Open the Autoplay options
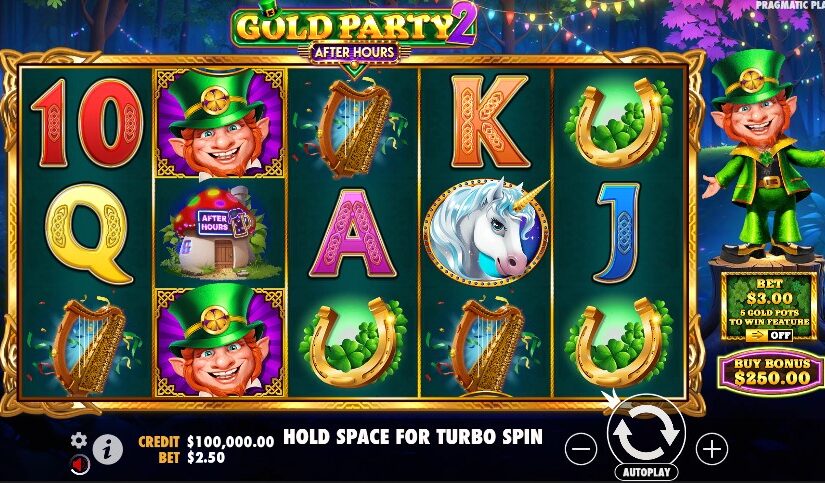 point(645,472)
